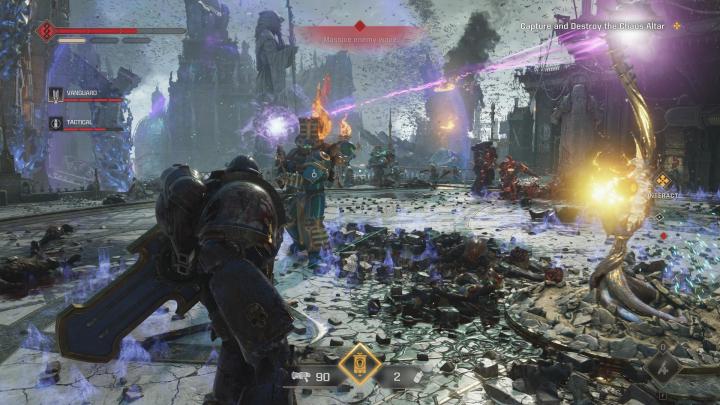Viewport: 720px width, 405px height.
Task: Select the grenade icon beside the 2
Action: pos(418,377)
